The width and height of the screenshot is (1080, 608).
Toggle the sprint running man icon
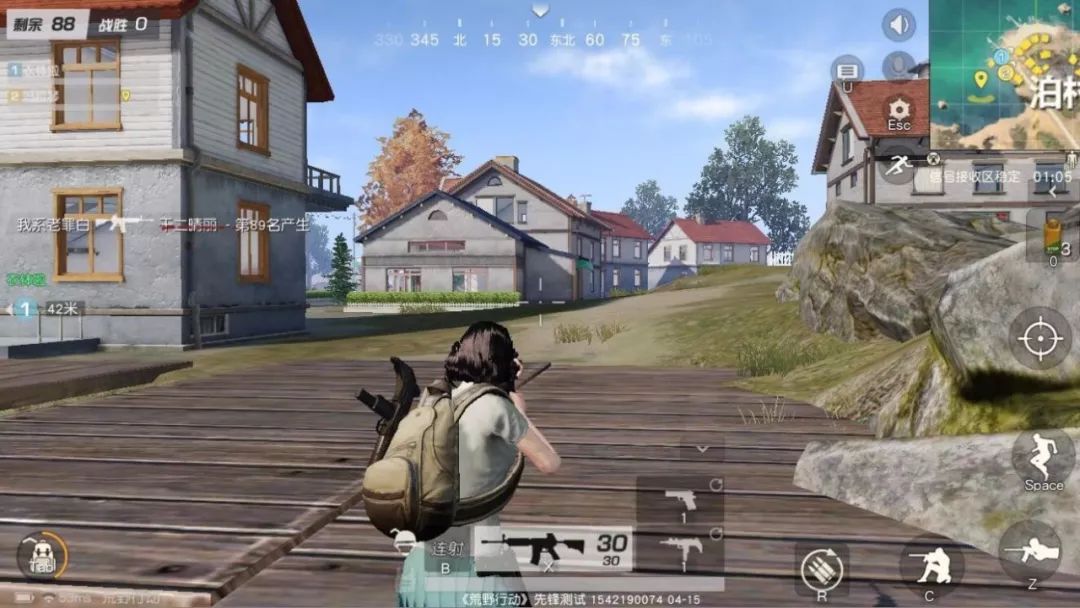(899, 164)
